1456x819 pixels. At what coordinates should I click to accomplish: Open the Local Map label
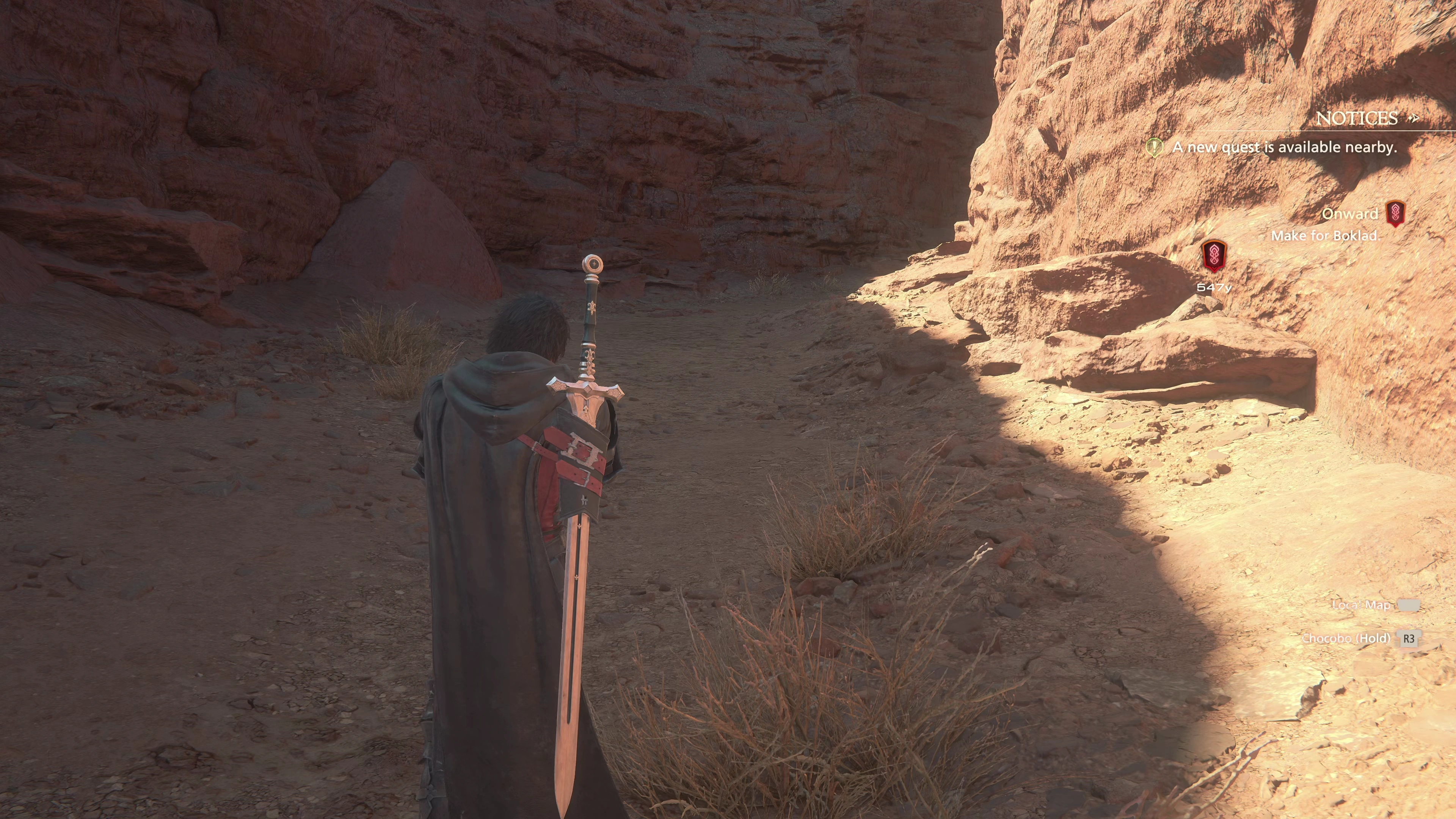coord(1360,606)
